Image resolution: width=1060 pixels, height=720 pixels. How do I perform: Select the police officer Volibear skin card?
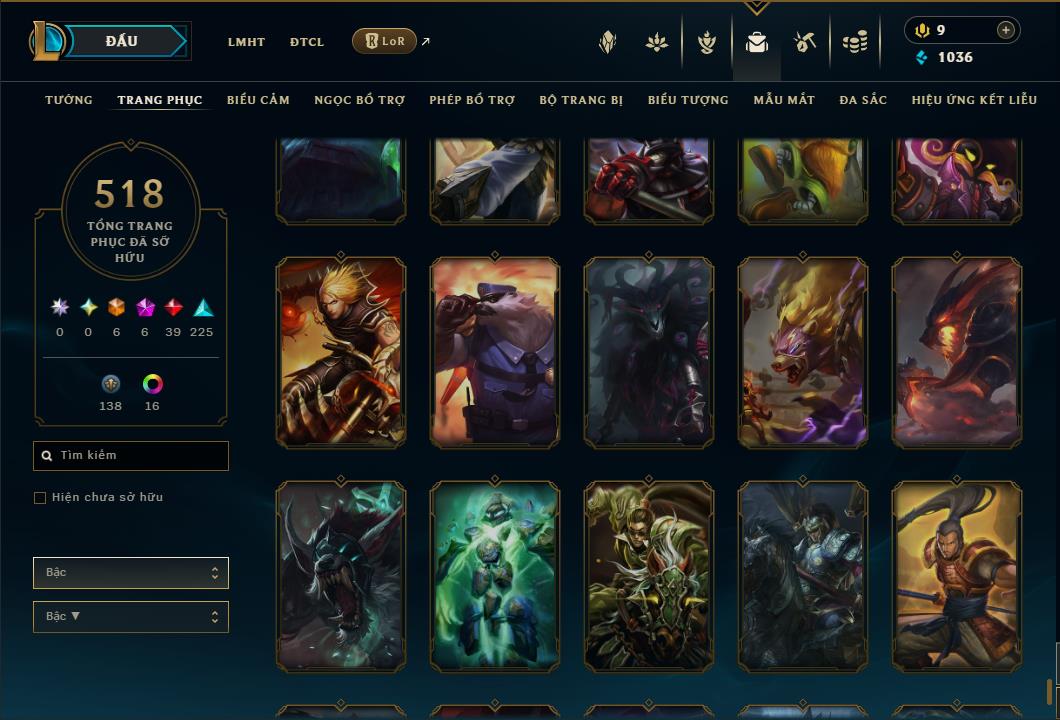point(495,352)
